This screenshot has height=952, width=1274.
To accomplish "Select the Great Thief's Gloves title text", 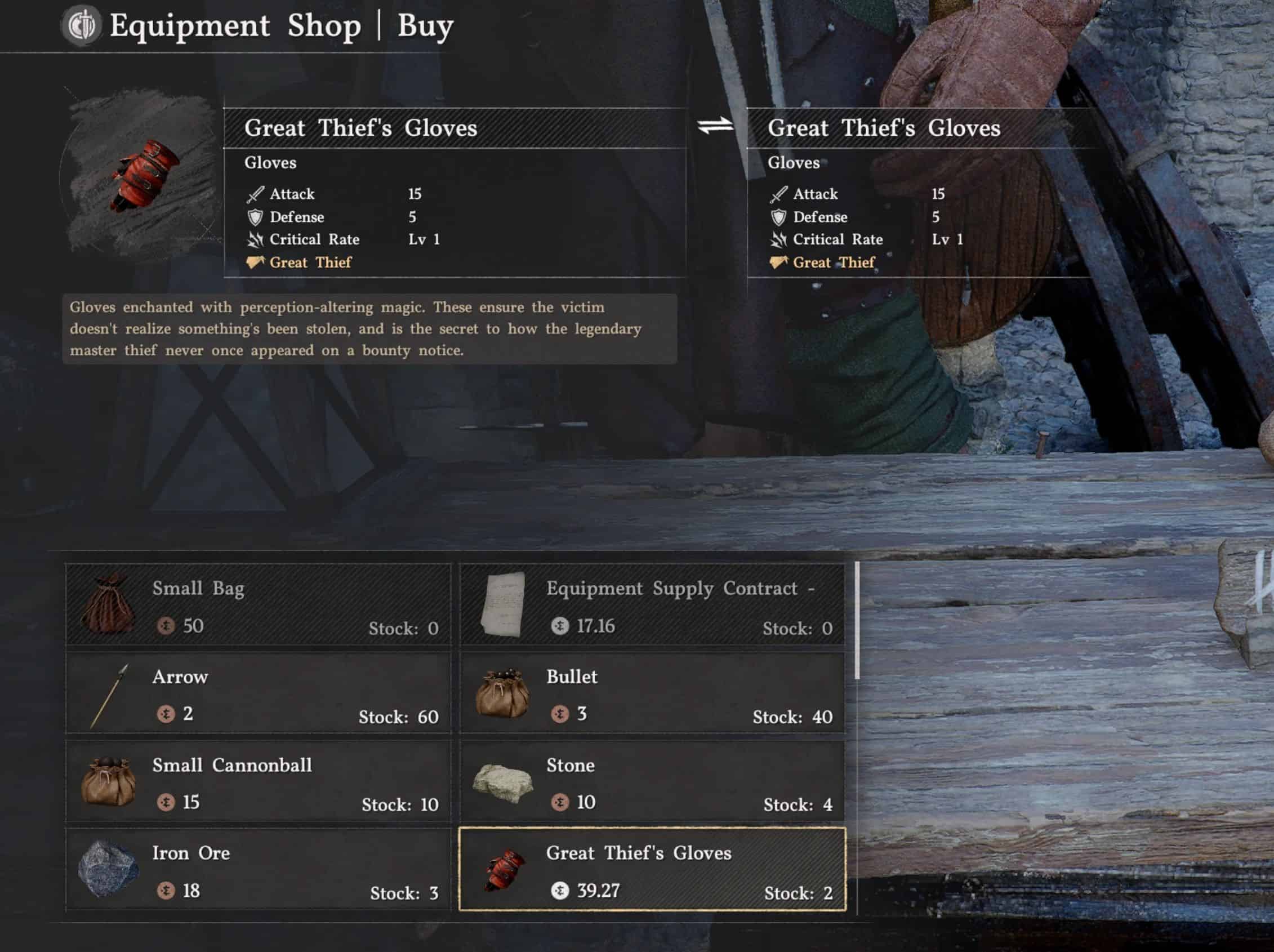I will [362, 127].
